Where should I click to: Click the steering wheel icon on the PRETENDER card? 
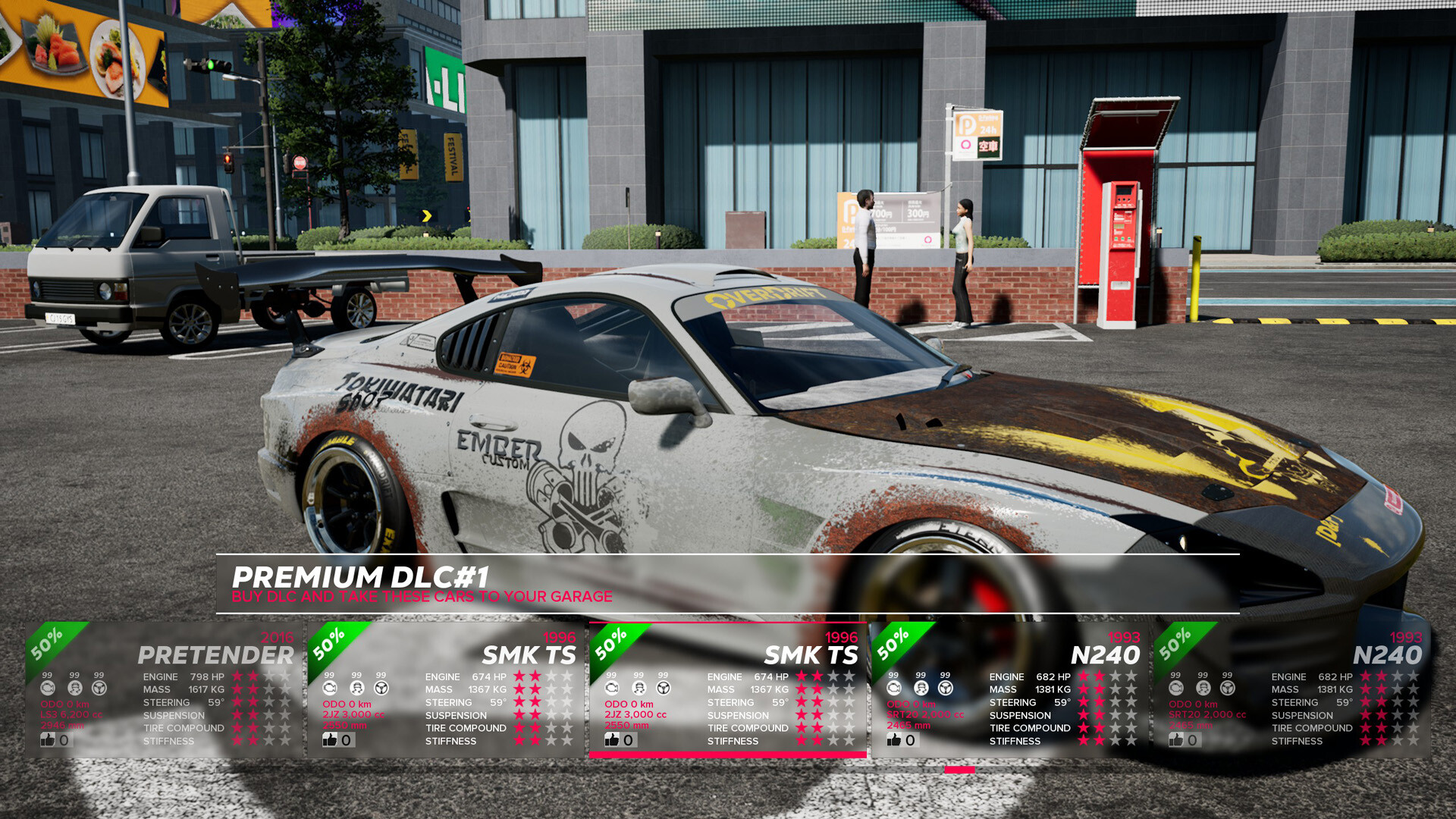(99, 689)
